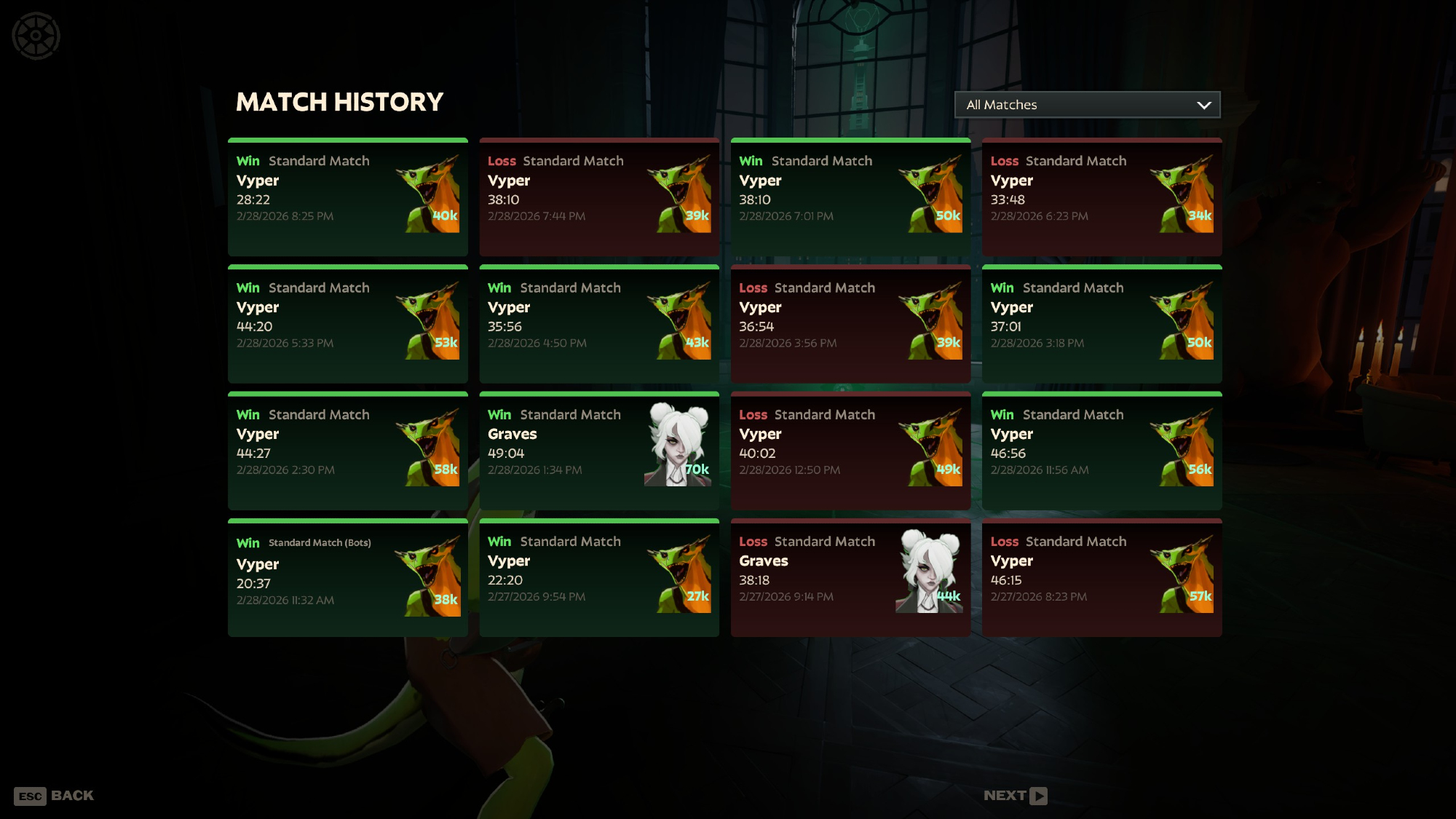
Task: Open the 36:54 Vyper loss match
Action: 850,324
